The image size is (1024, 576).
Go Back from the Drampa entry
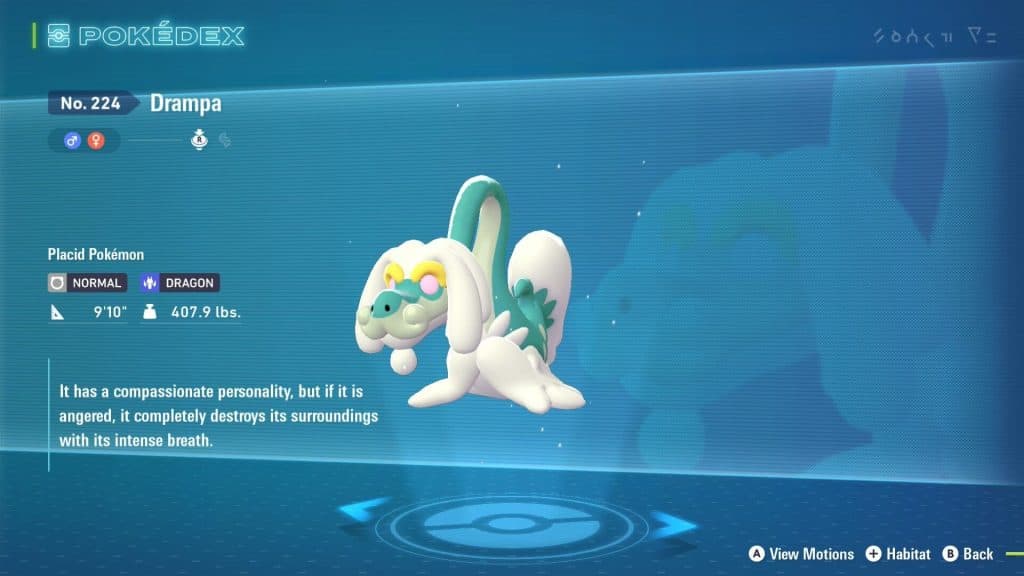point(968,553)
